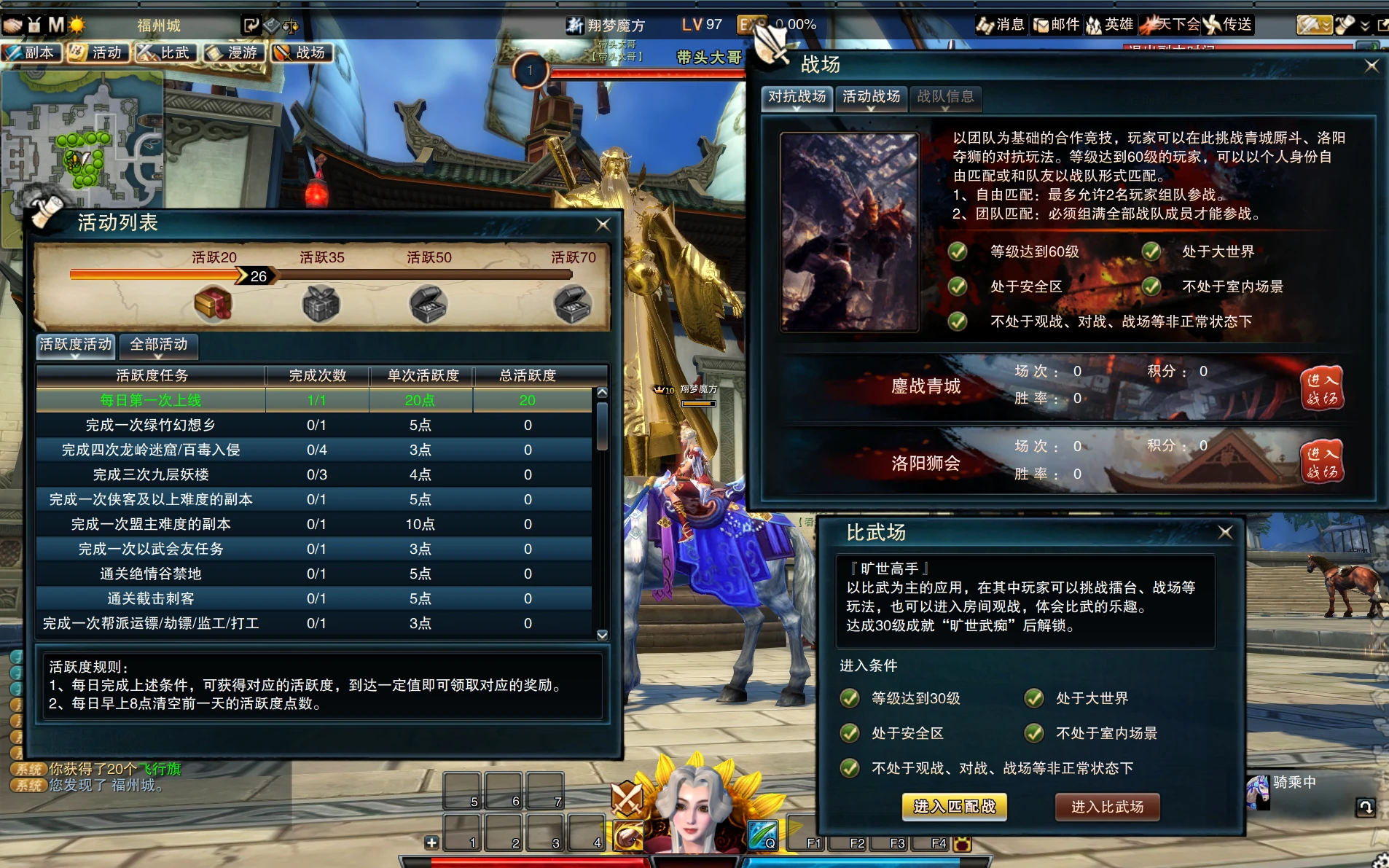Enter the 洛阳狮会 battlefield

(x=1322, y=462)
